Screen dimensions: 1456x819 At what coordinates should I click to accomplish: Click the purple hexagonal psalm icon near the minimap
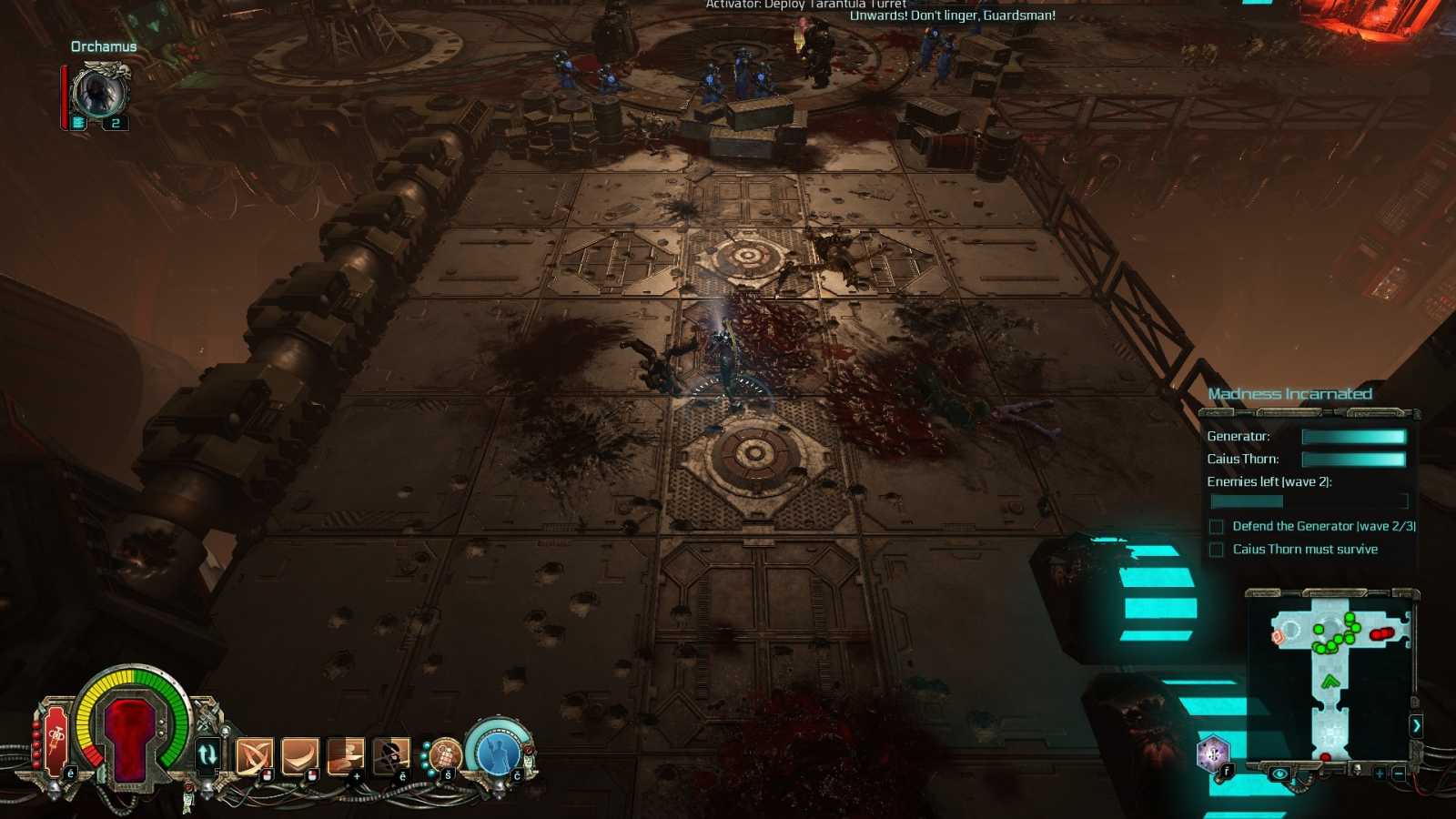tap(1213, 753)
